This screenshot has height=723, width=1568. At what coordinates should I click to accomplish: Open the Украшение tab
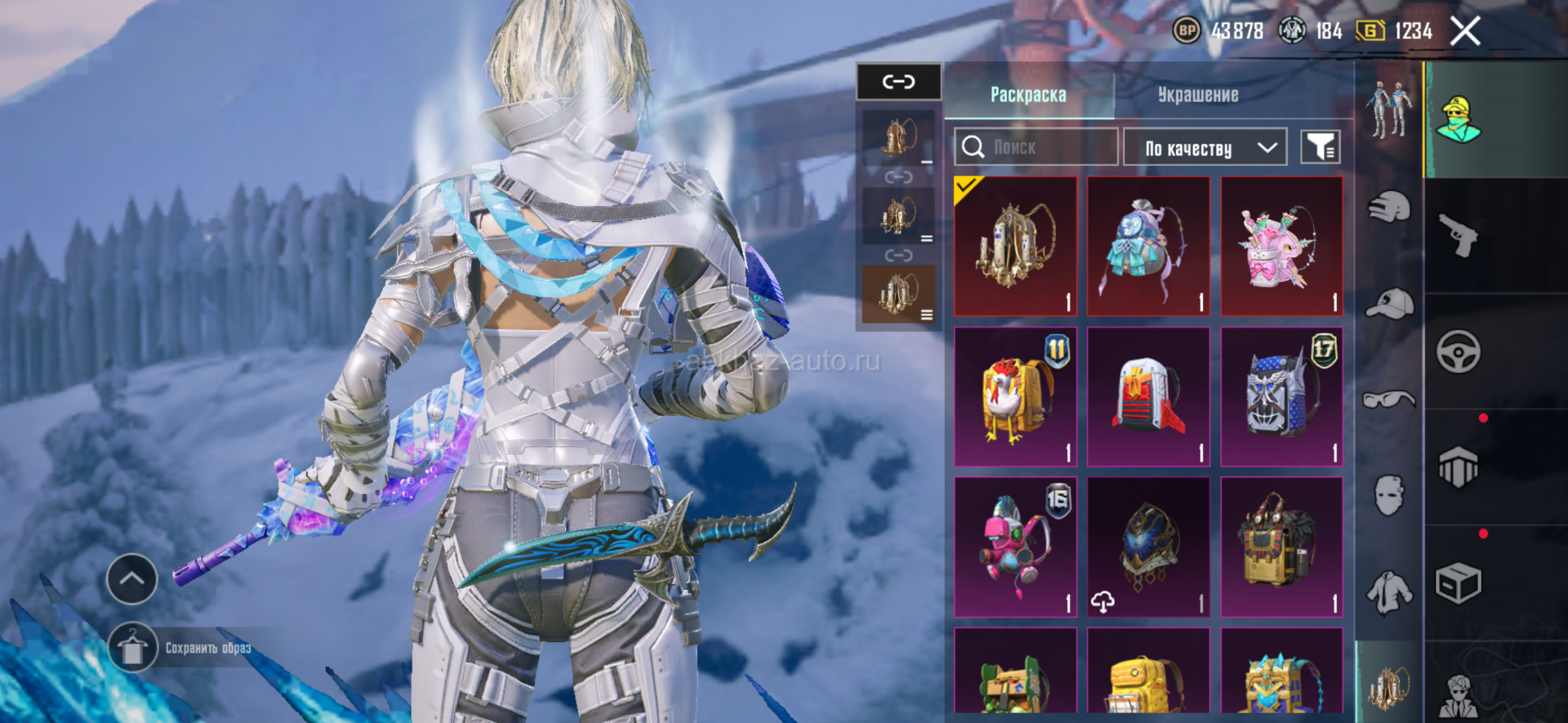coord(1198,95)
